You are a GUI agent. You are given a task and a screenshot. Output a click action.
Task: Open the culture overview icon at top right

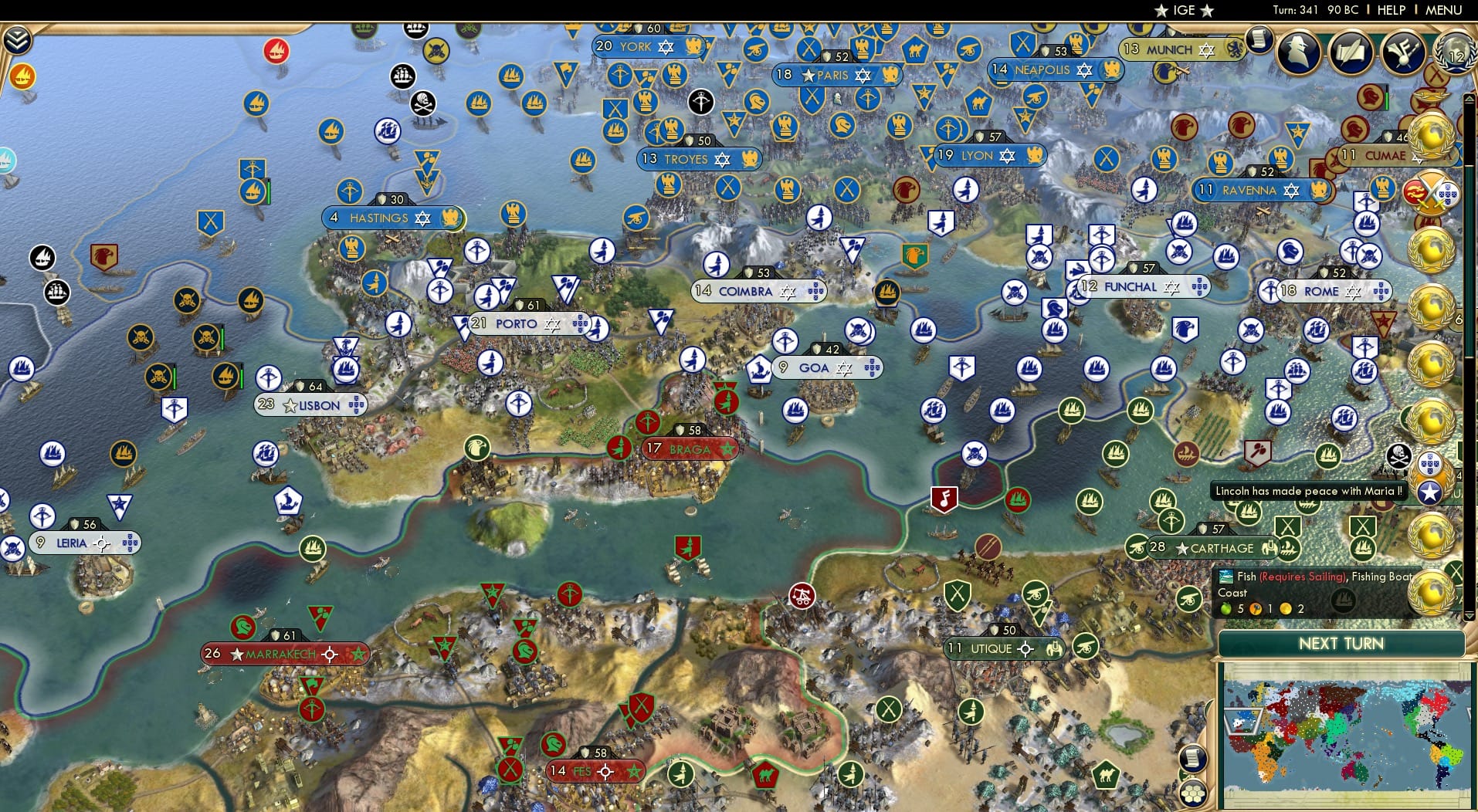tap(1403, 54)
